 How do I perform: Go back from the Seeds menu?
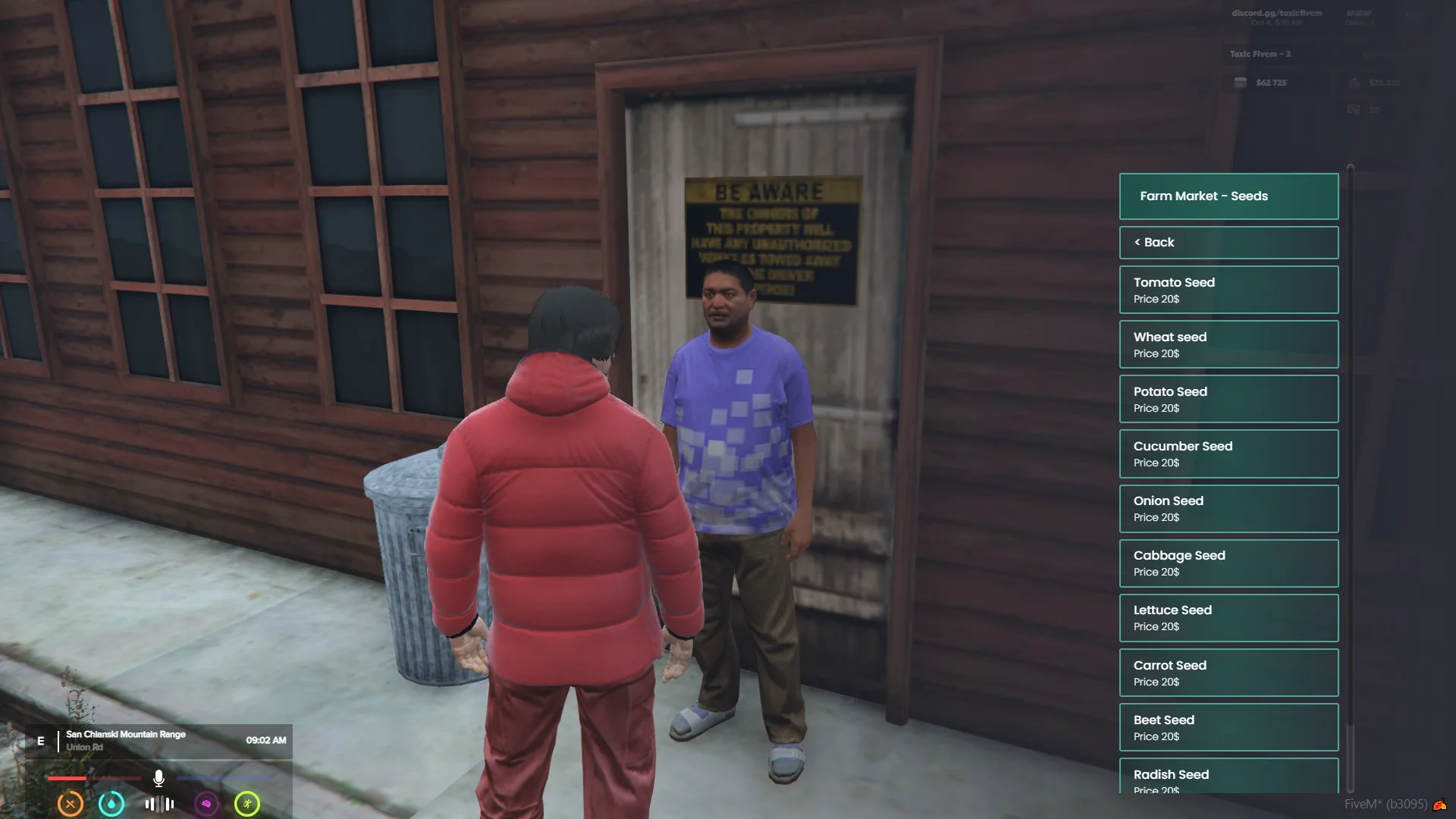(x=1228, y=243)
